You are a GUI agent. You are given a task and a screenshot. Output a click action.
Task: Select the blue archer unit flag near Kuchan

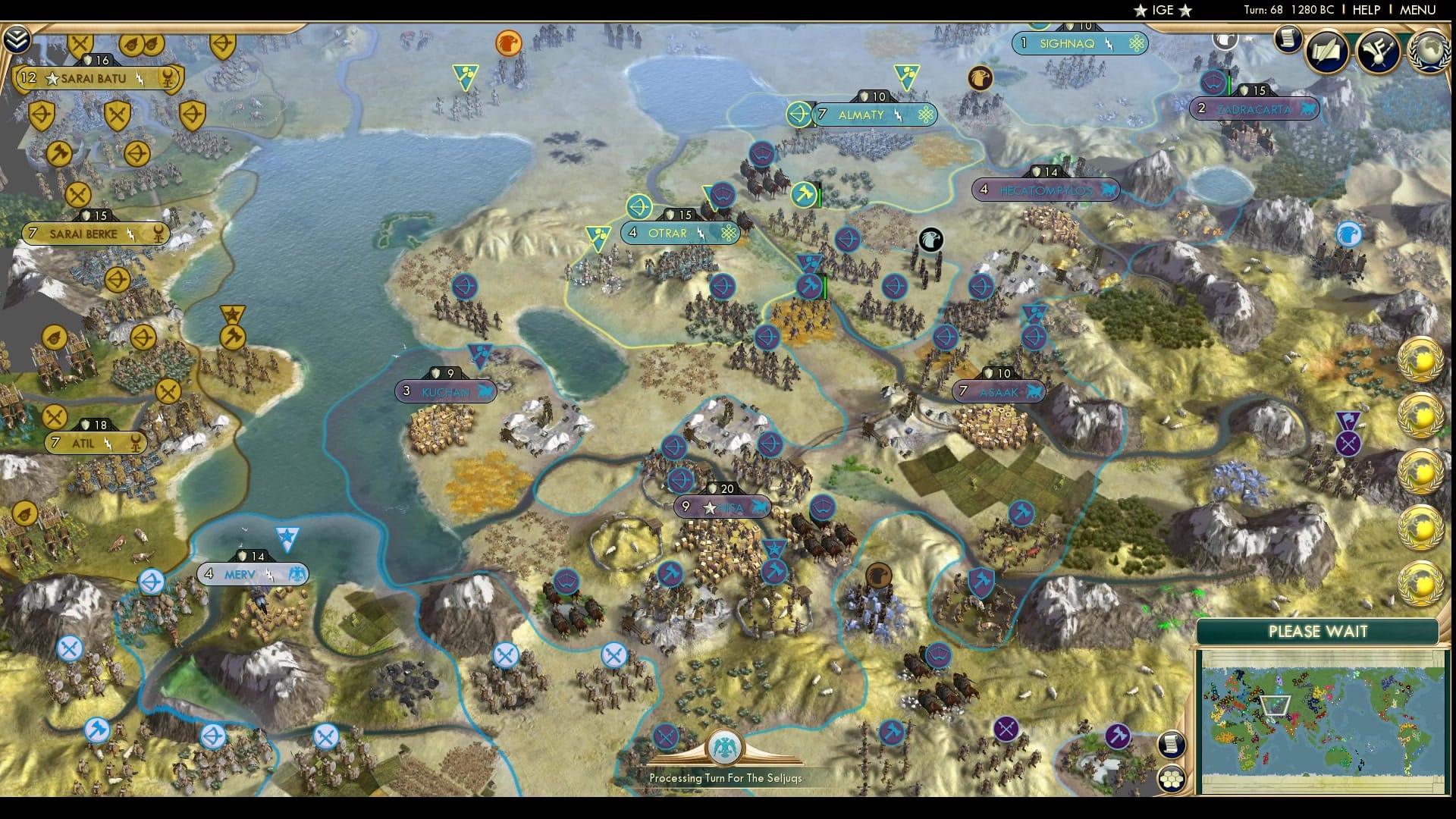465,287
